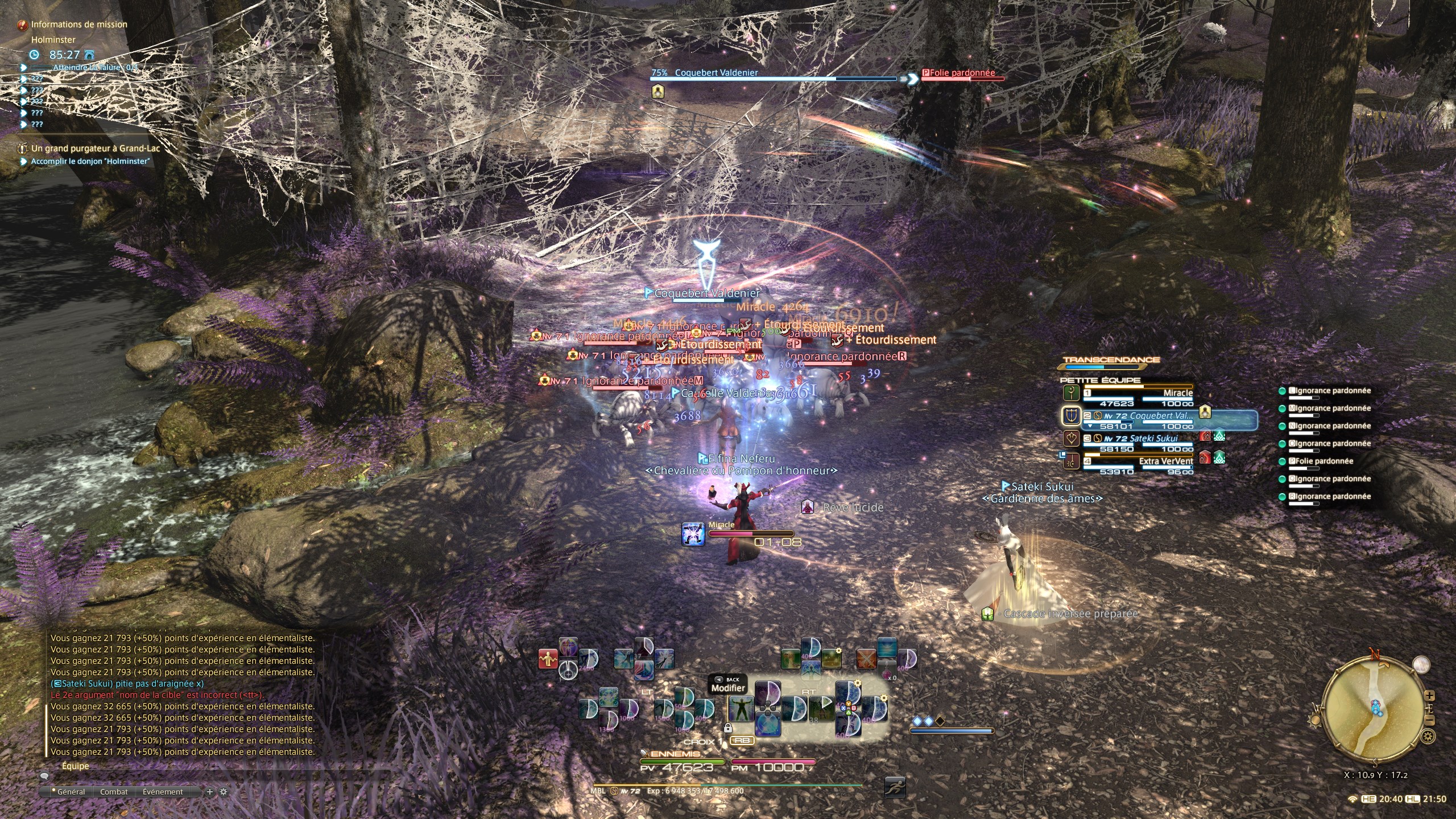Viewport: 1456px width, 819px height.
Task: Click the sprint running-figure icon
Action: point(895,787)
